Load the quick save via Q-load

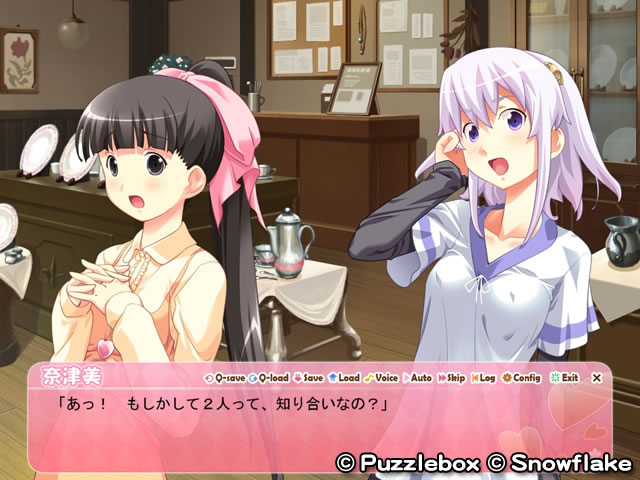pos(267,378)
